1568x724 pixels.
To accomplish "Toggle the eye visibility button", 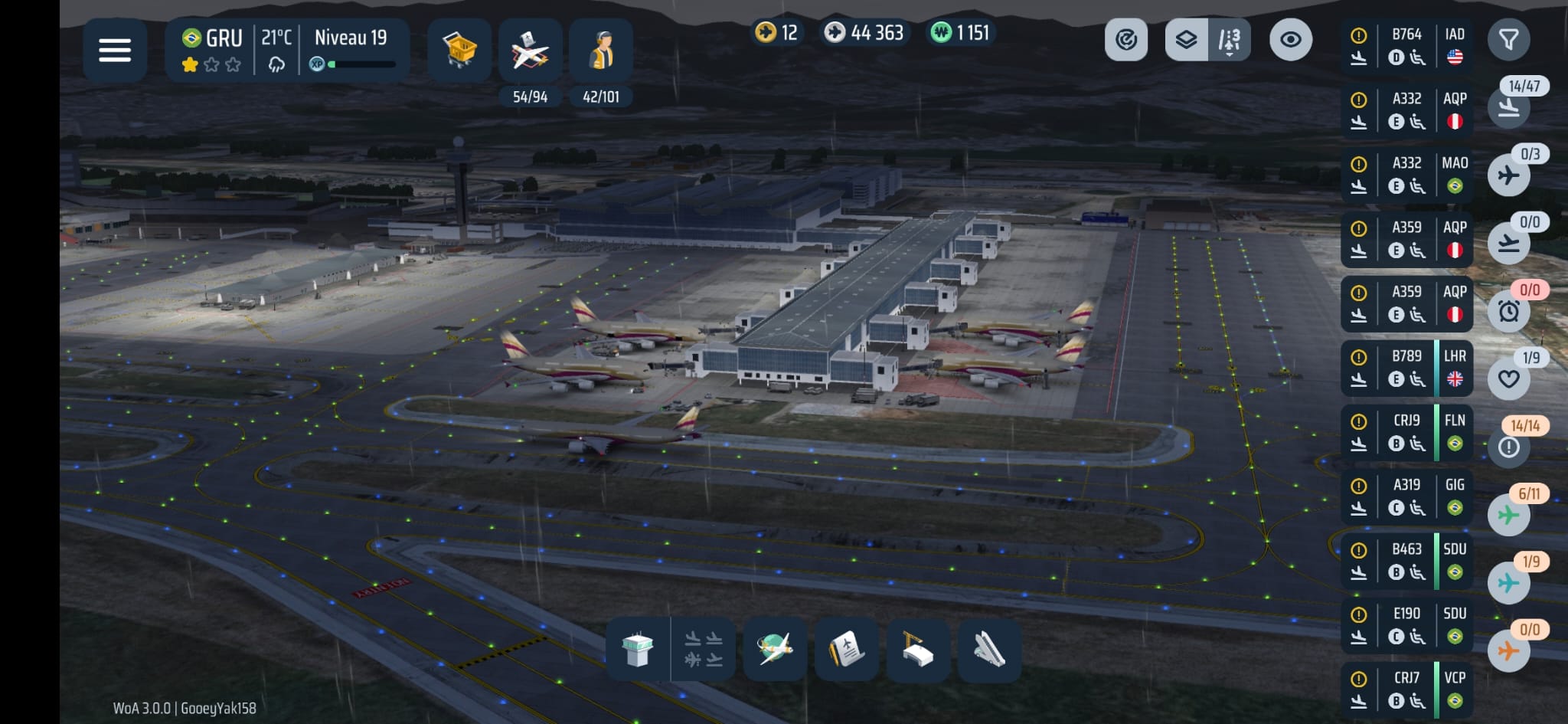I will coord(1290,40).
